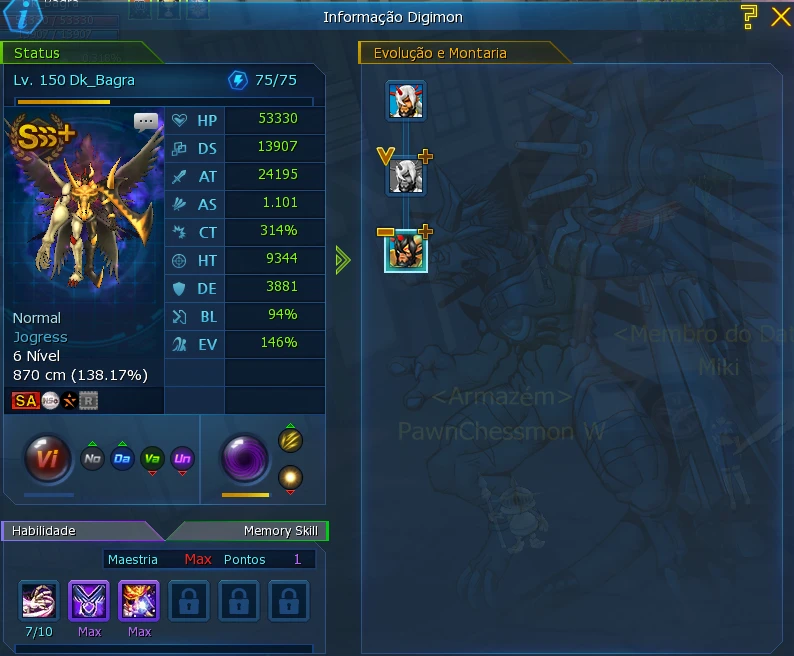
Task: Choose the greyed-out middle evolution portrait
Action: [x=407, y=176]
